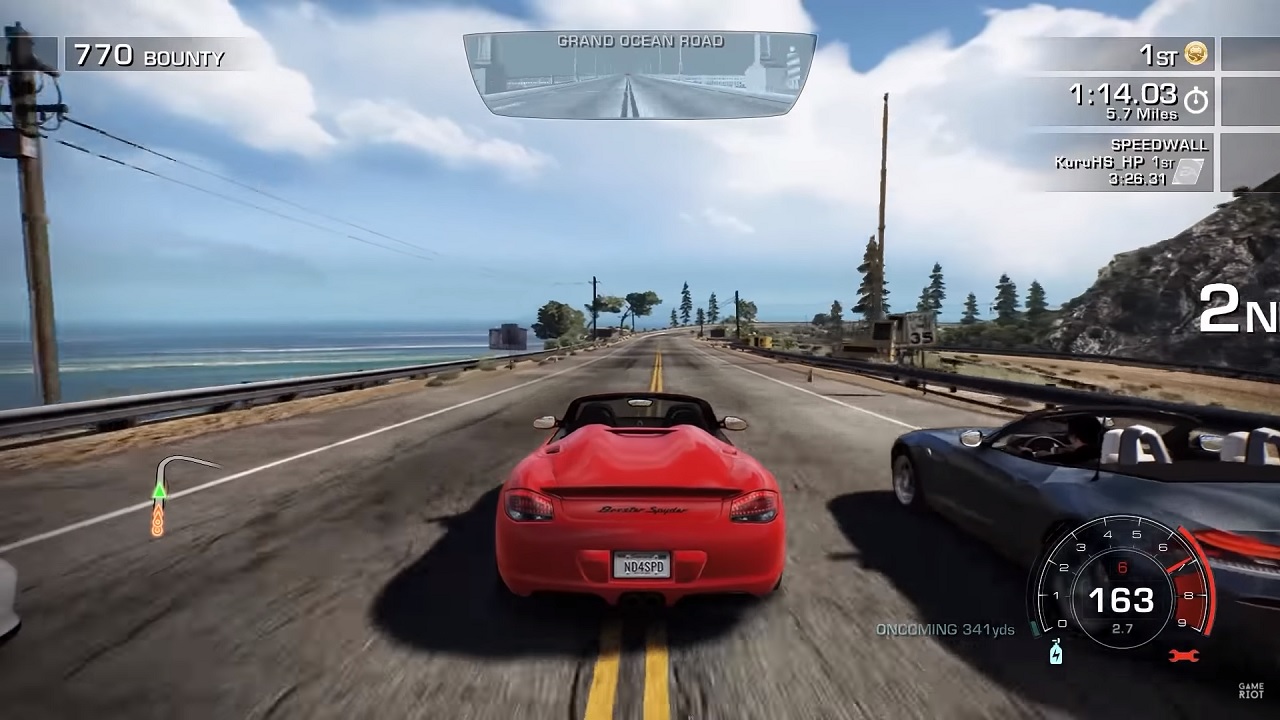Click the gold 1st place medal icon
The width and height of the screenshot is (1280, 720).
point(1196,55)
